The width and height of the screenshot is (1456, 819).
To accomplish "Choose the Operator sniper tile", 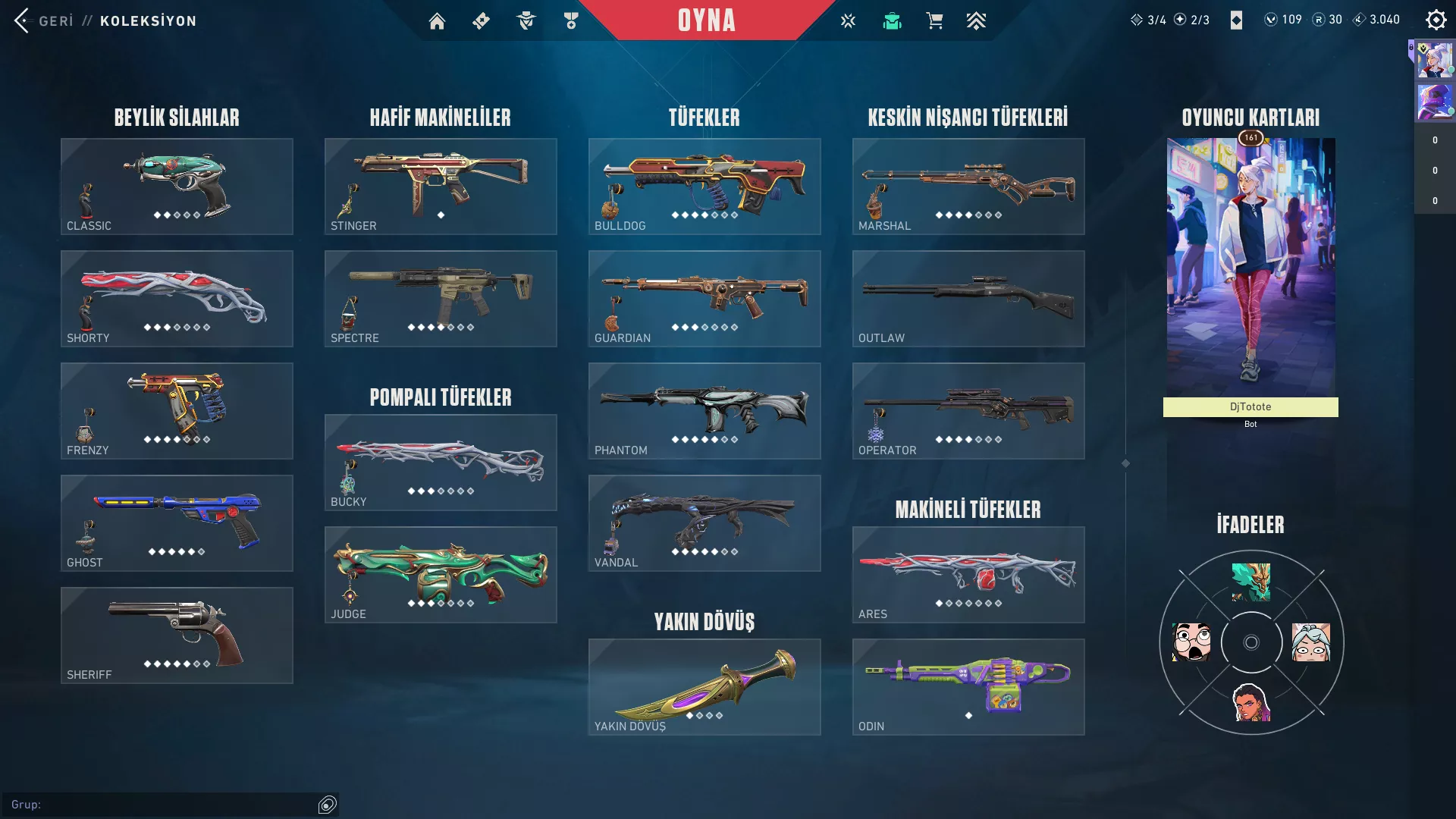I will coord(968,411).
